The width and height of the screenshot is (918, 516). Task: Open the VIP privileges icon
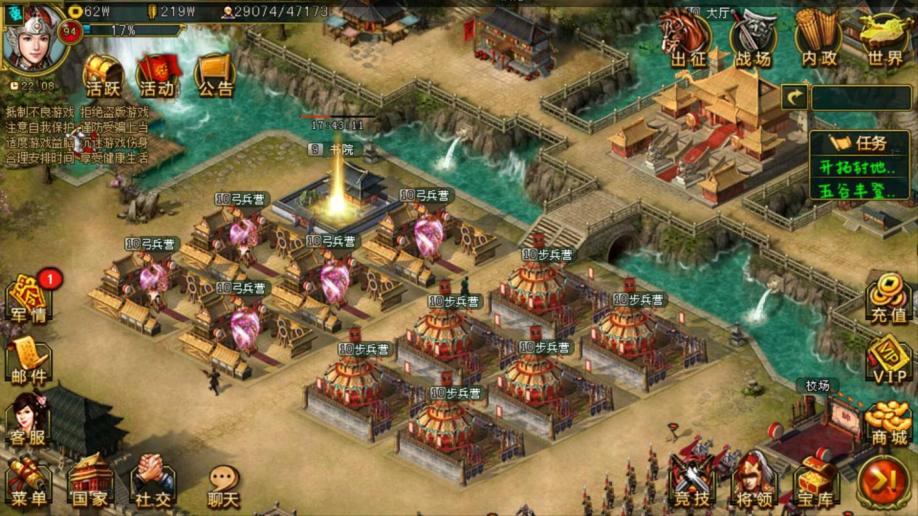887,358
